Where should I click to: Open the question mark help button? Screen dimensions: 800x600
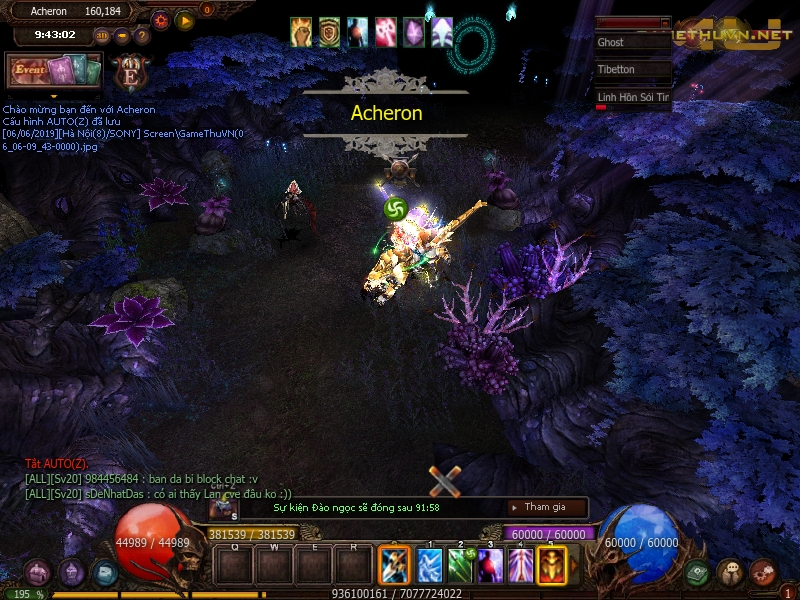click(x=142, y=35)
